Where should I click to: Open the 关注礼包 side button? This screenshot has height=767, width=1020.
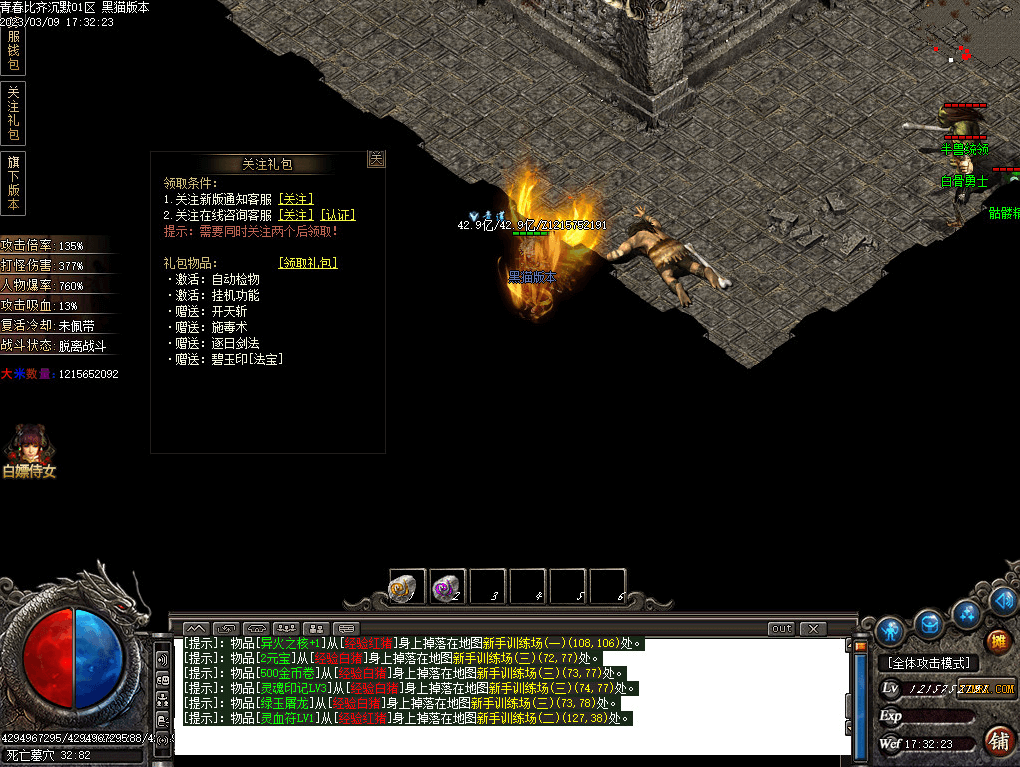tap(13, 113)
